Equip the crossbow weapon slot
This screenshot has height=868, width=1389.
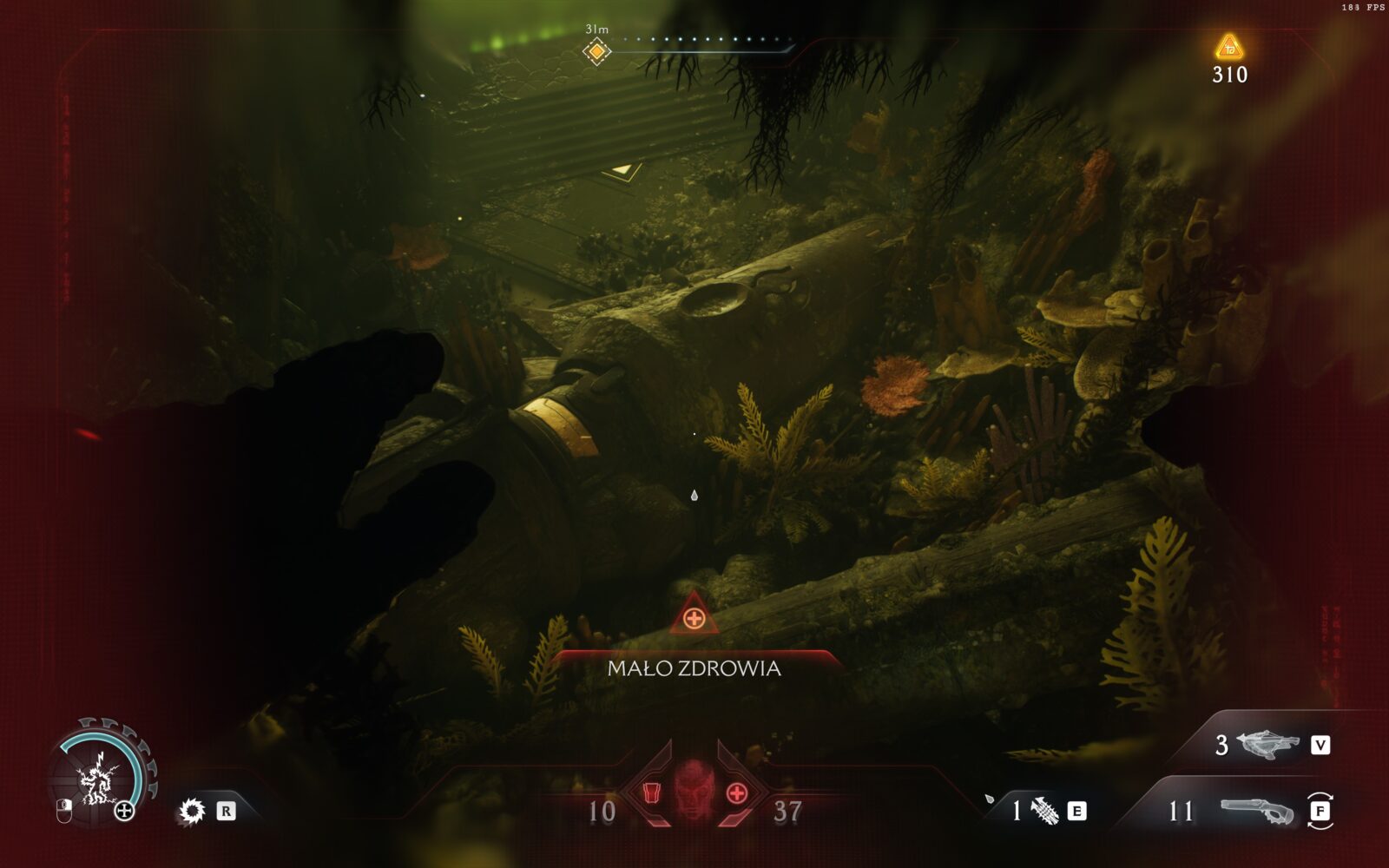(1268, 745)
